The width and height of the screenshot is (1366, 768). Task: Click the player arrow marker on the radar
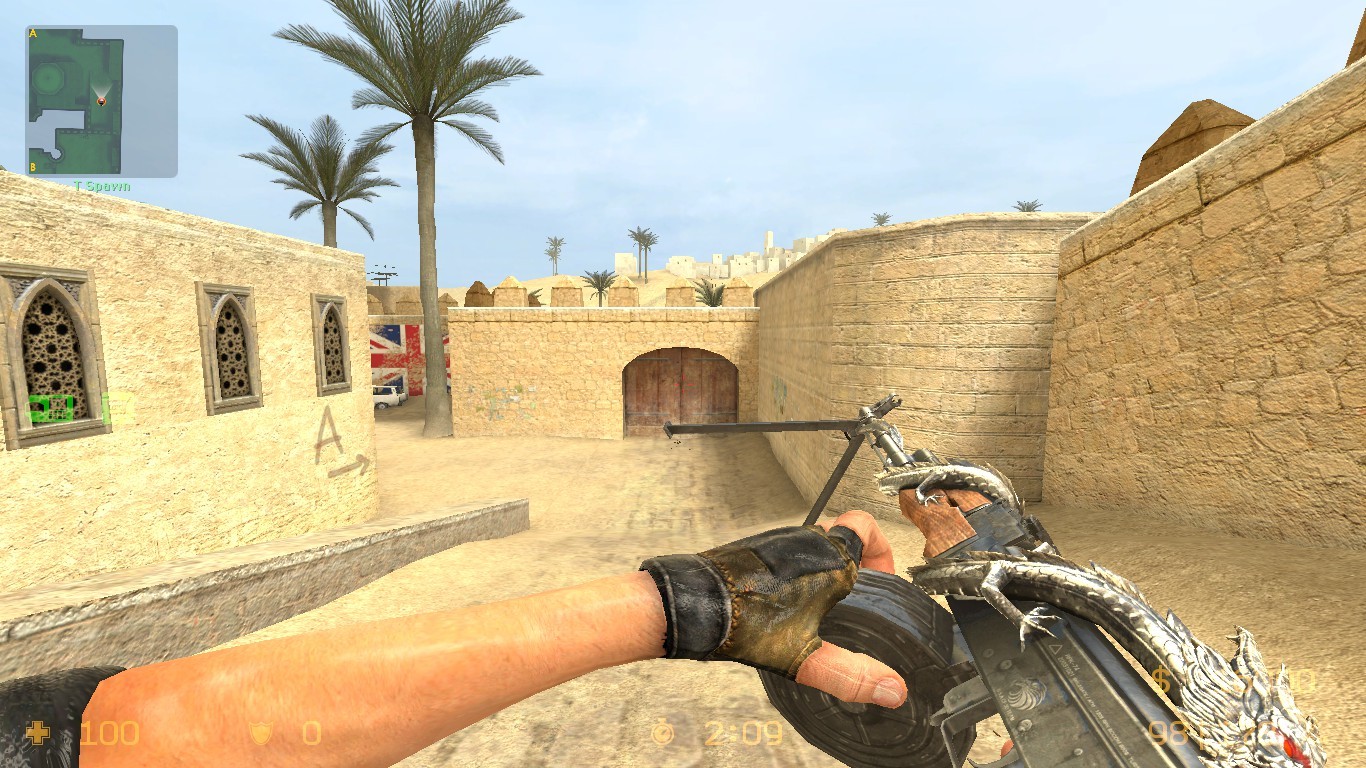(x=101, y=102)
